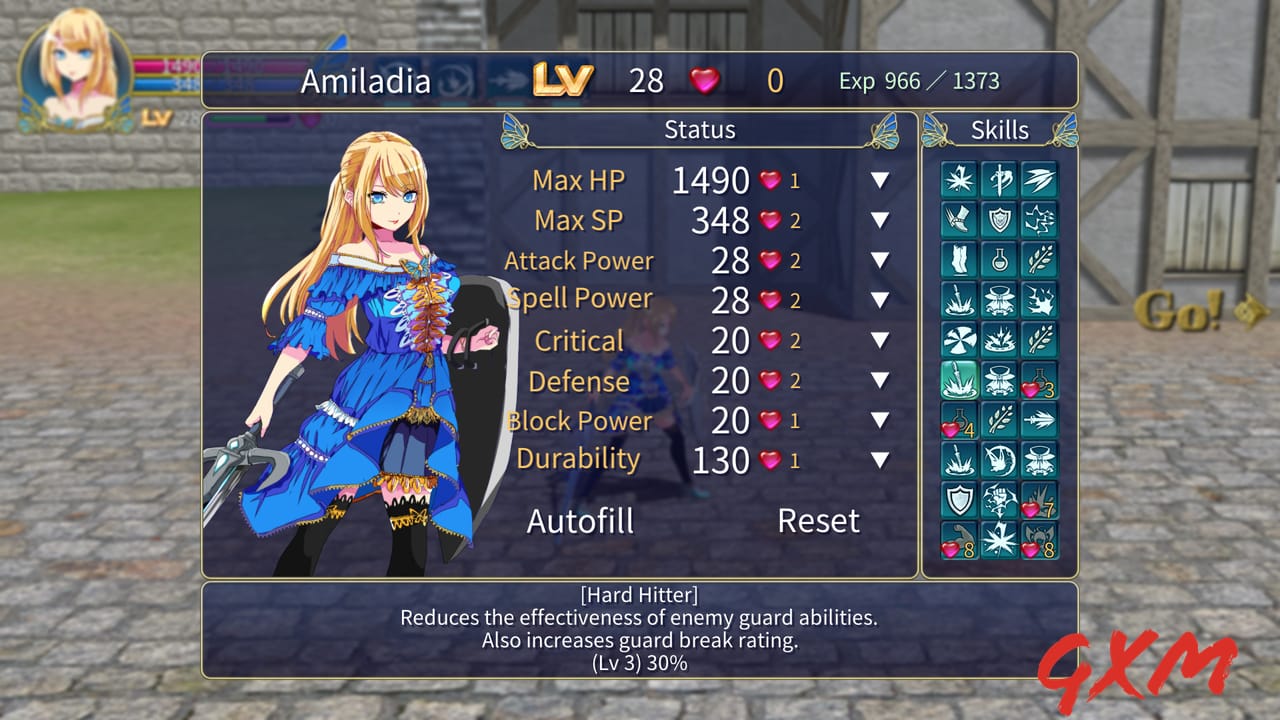Select the wheat herb skill icon
This screenshot has width=1280, height=720.
coord(1041,258)
